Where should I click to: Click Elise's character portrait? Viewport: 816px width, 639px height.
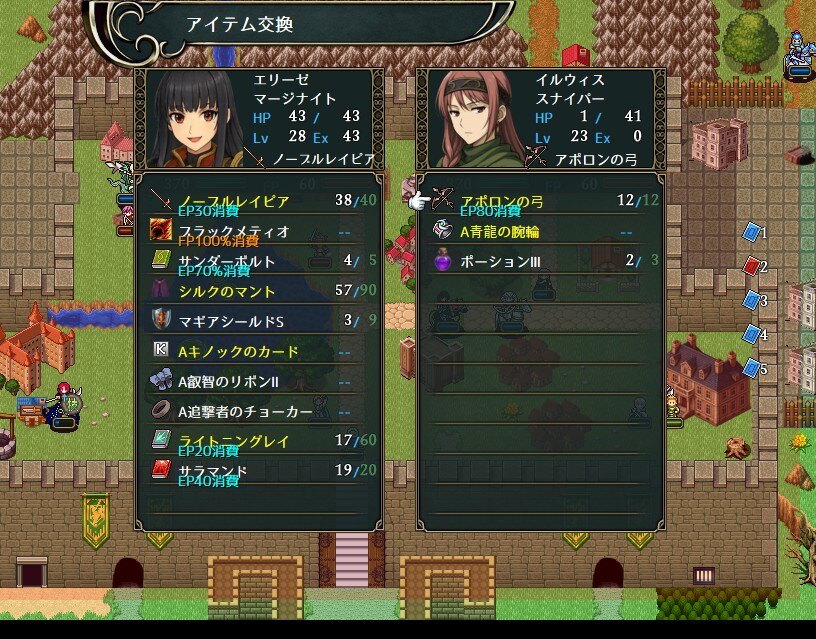[192, 120]
